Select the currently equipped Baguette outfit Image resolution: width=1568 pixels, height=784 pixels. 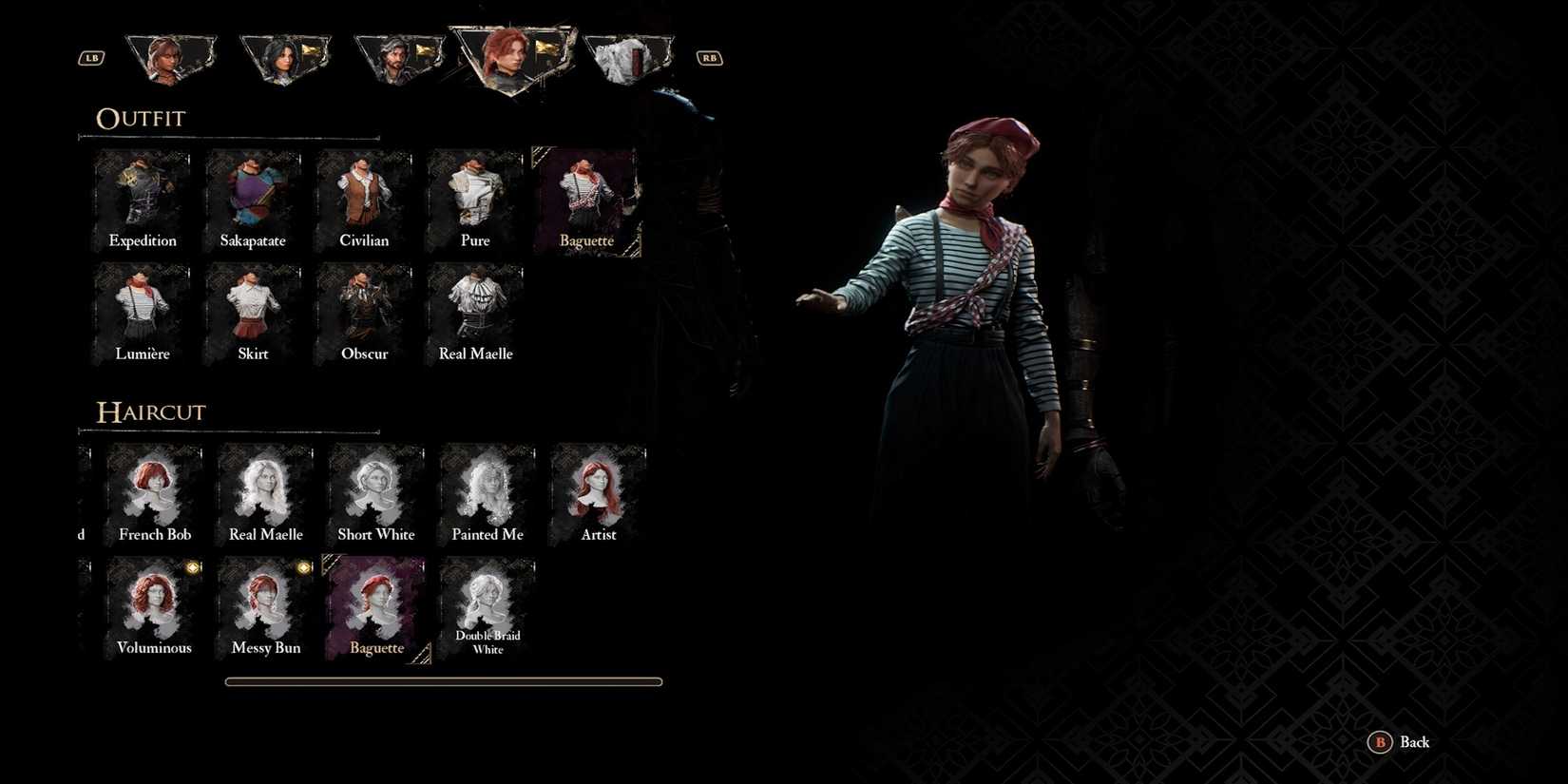pyautogui.click(x=586, y=195)
